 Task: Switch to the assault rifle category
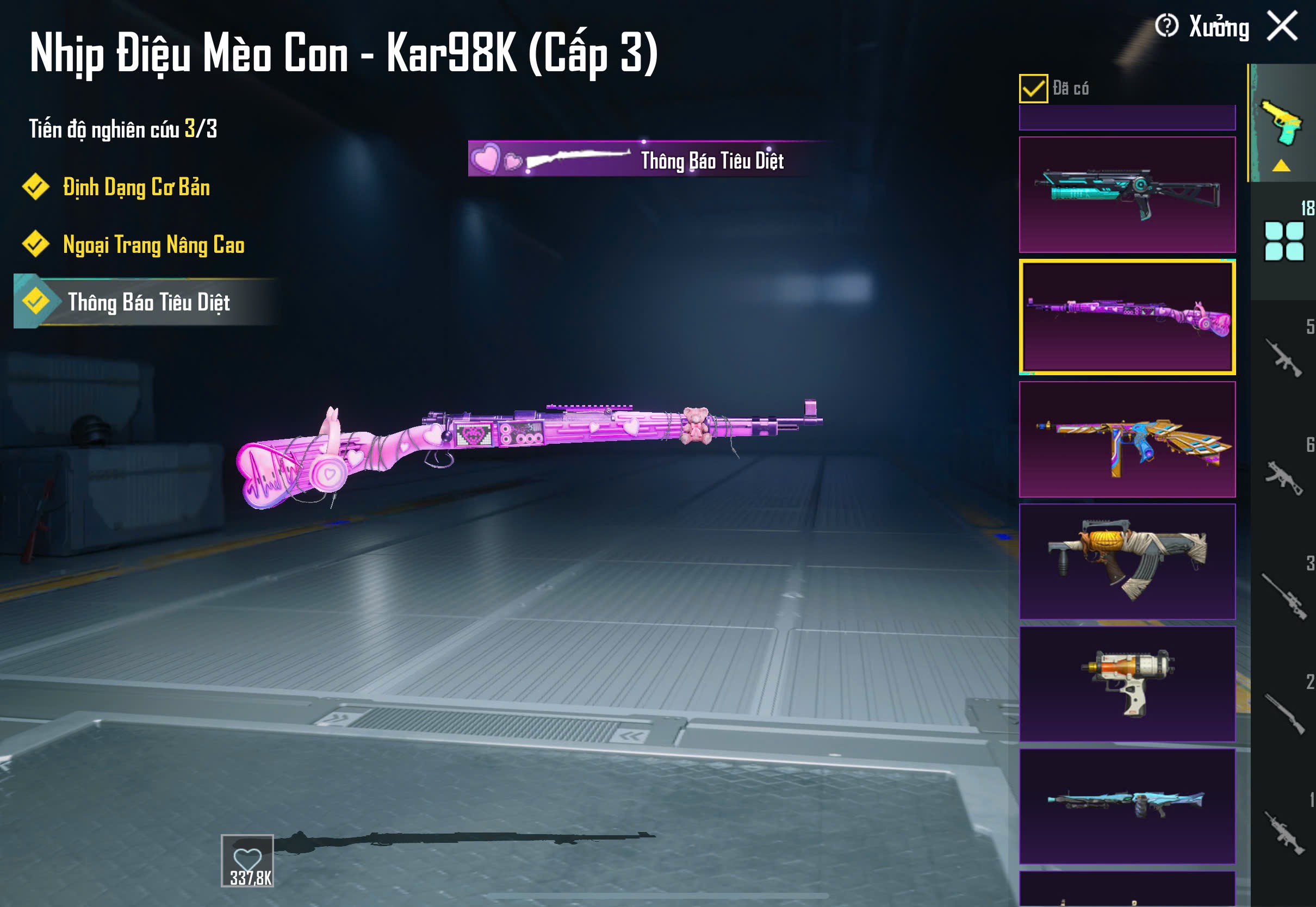pos(1283,358)
